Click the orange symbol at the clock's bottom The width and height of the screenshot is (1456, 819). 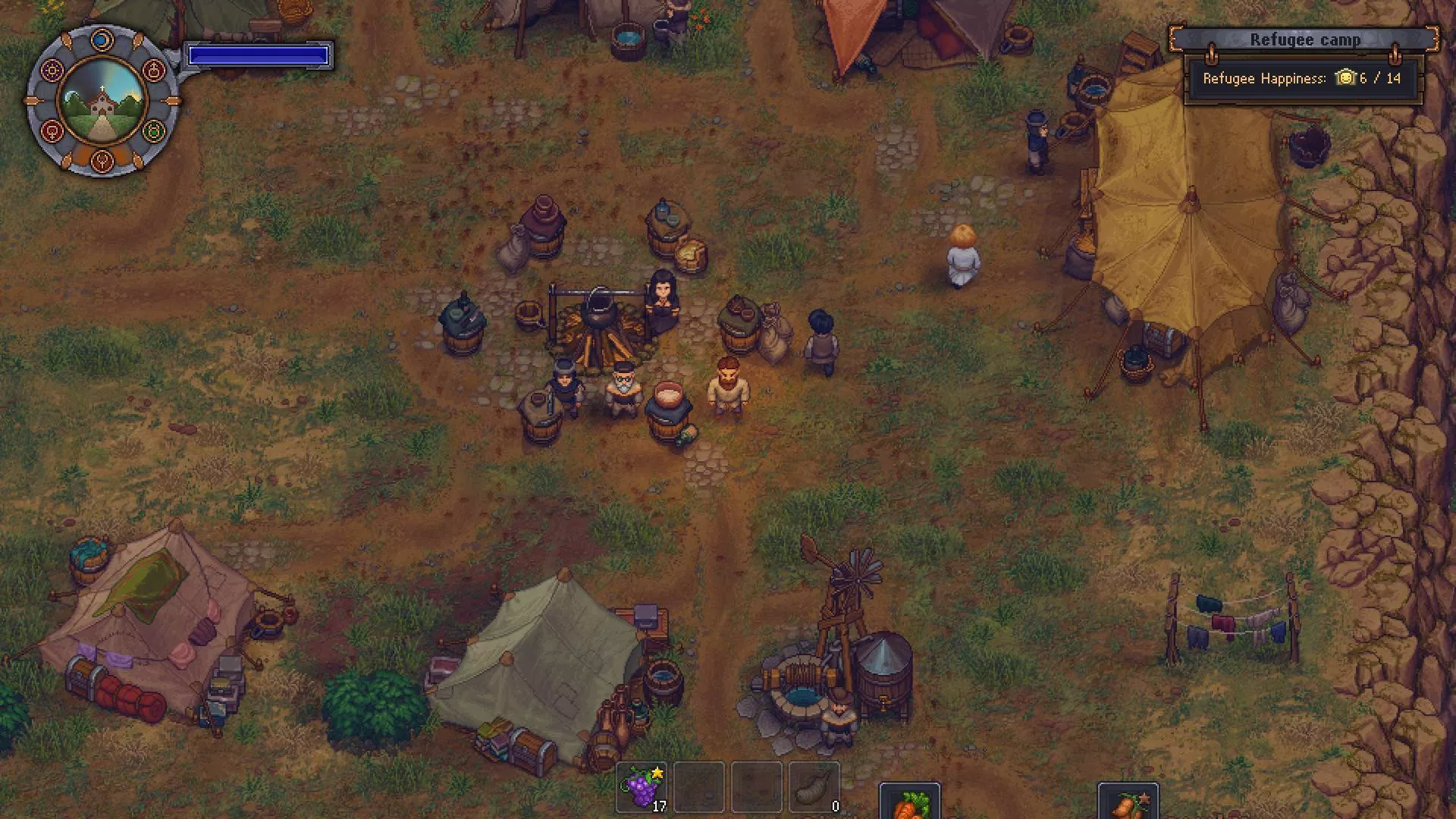[103, 160]
